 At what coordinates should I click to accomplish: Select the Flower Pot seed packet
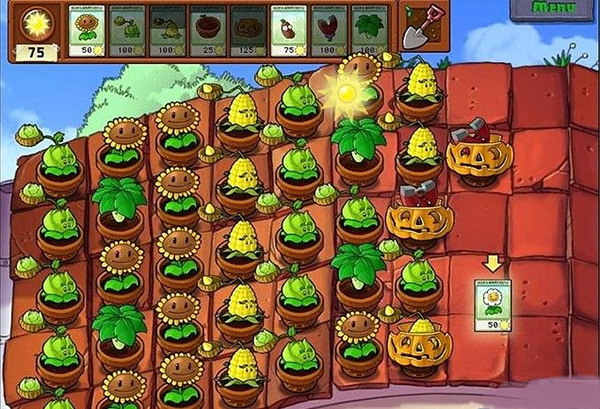(x=209, y=31)
